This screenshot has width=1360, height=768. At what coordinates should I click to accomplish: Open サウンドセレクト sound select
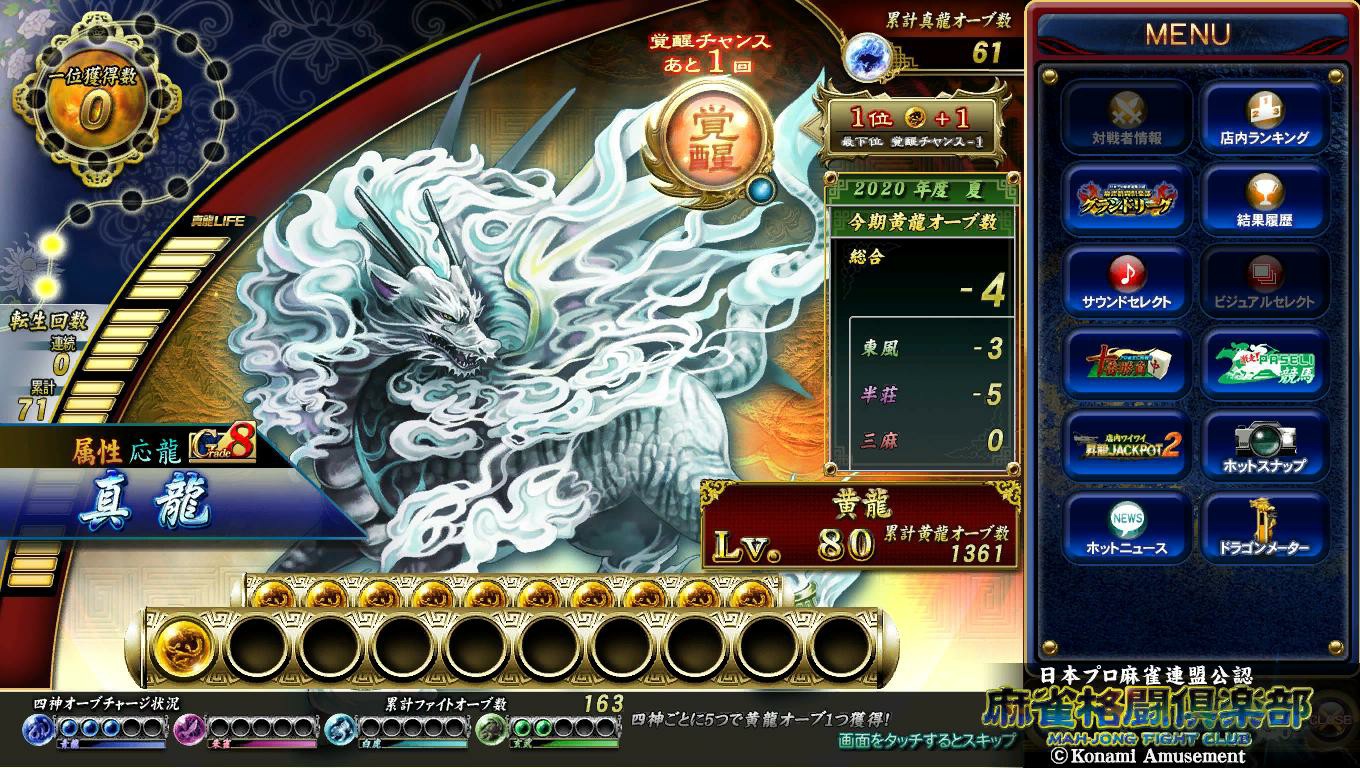[1126, 281]
